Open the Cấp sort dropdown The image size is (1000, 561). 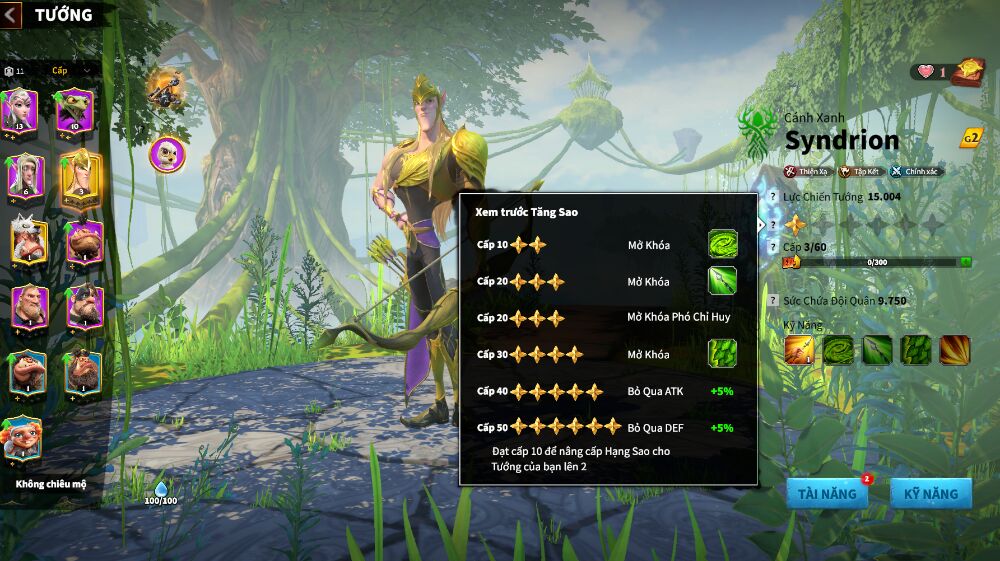71,70
